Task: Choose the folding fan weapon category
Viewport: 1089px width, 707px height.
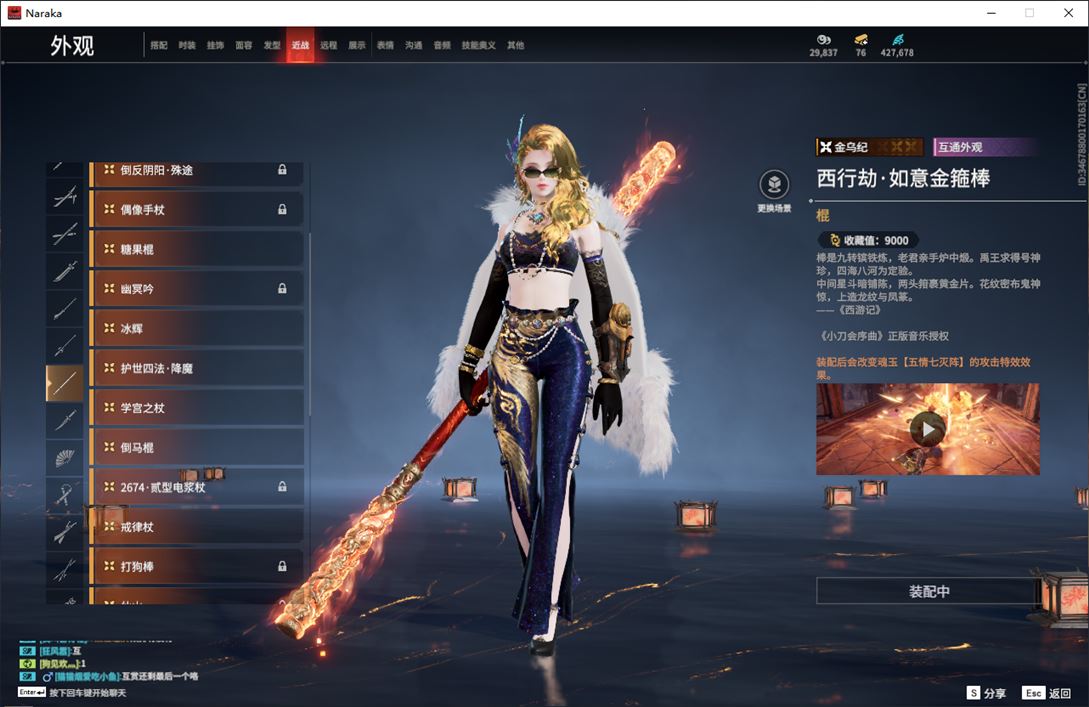Action: point(65,458)
